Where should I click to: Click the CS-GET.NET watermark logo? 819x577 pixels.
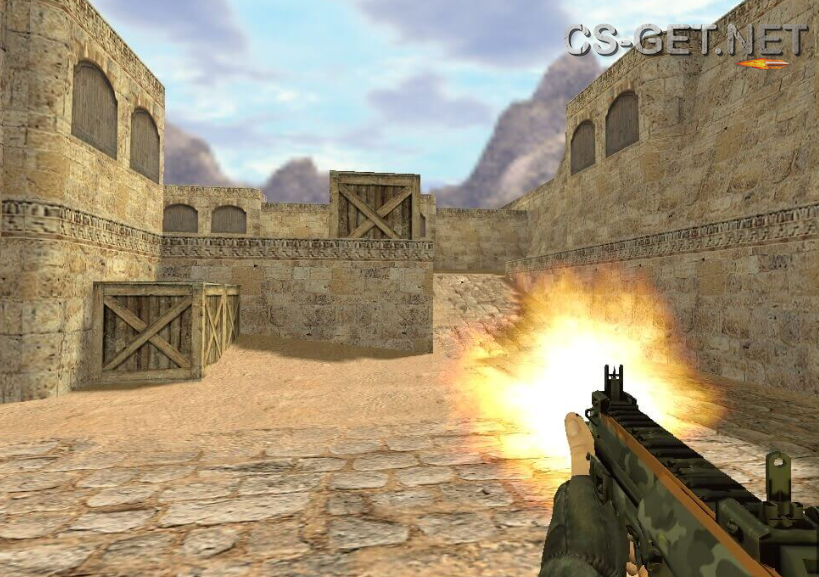pyautogui.click(x=686, y=42)
